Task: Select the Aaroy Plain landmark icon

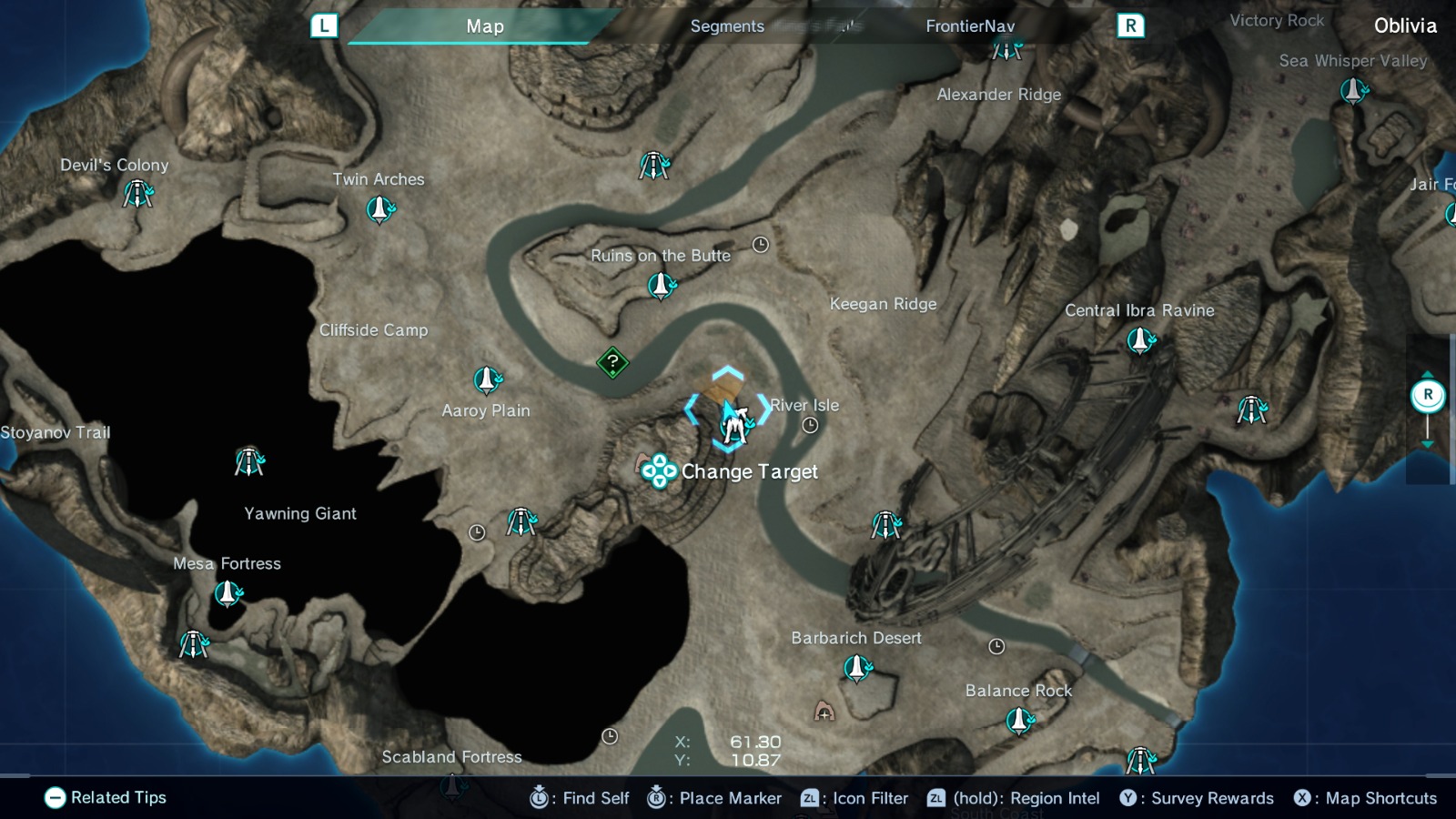Action: [x=485, y=379]
